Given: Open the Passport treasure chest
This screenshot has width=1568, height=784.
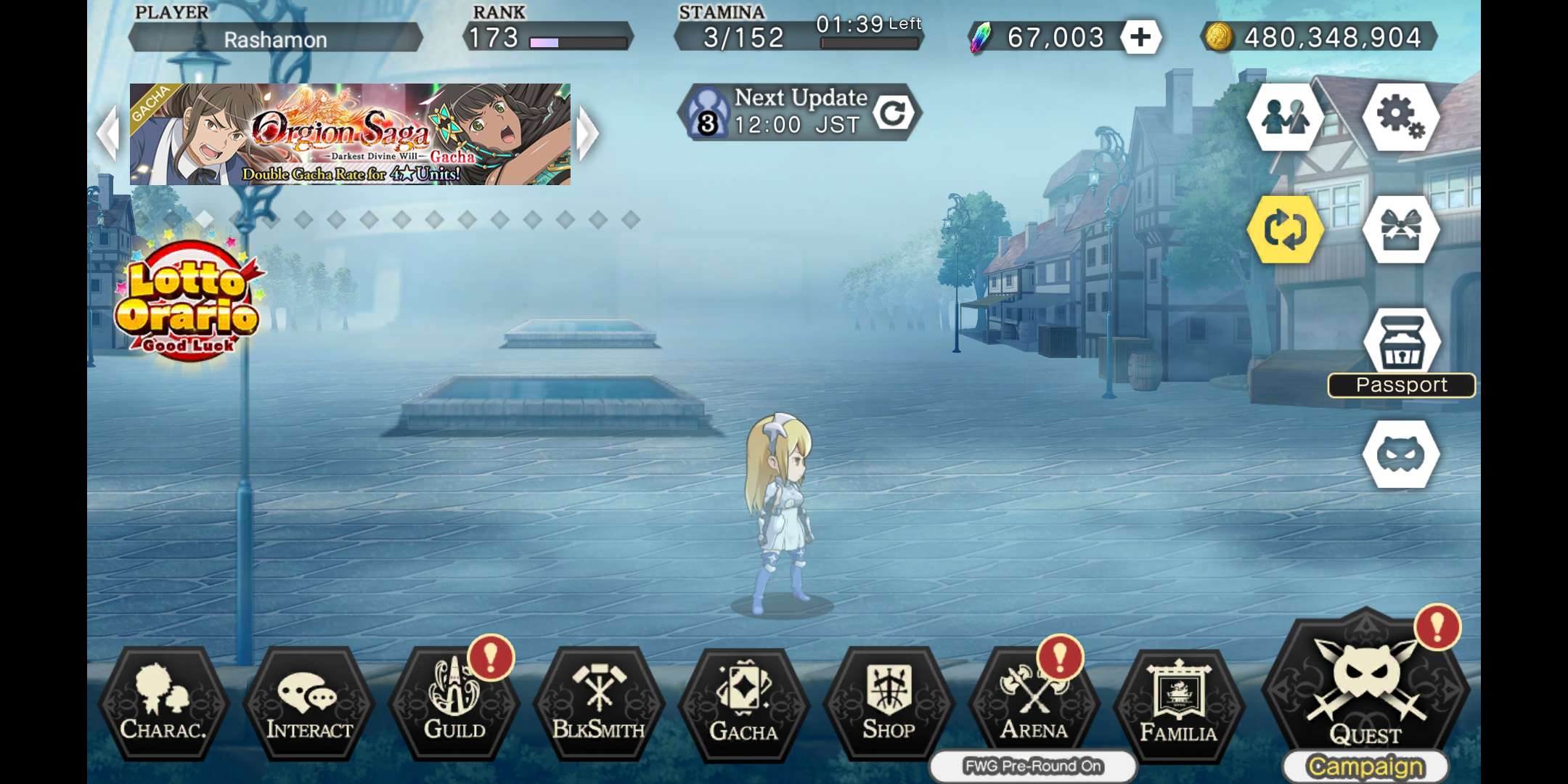Looking at the screenshot, I should pos(1401,345).
